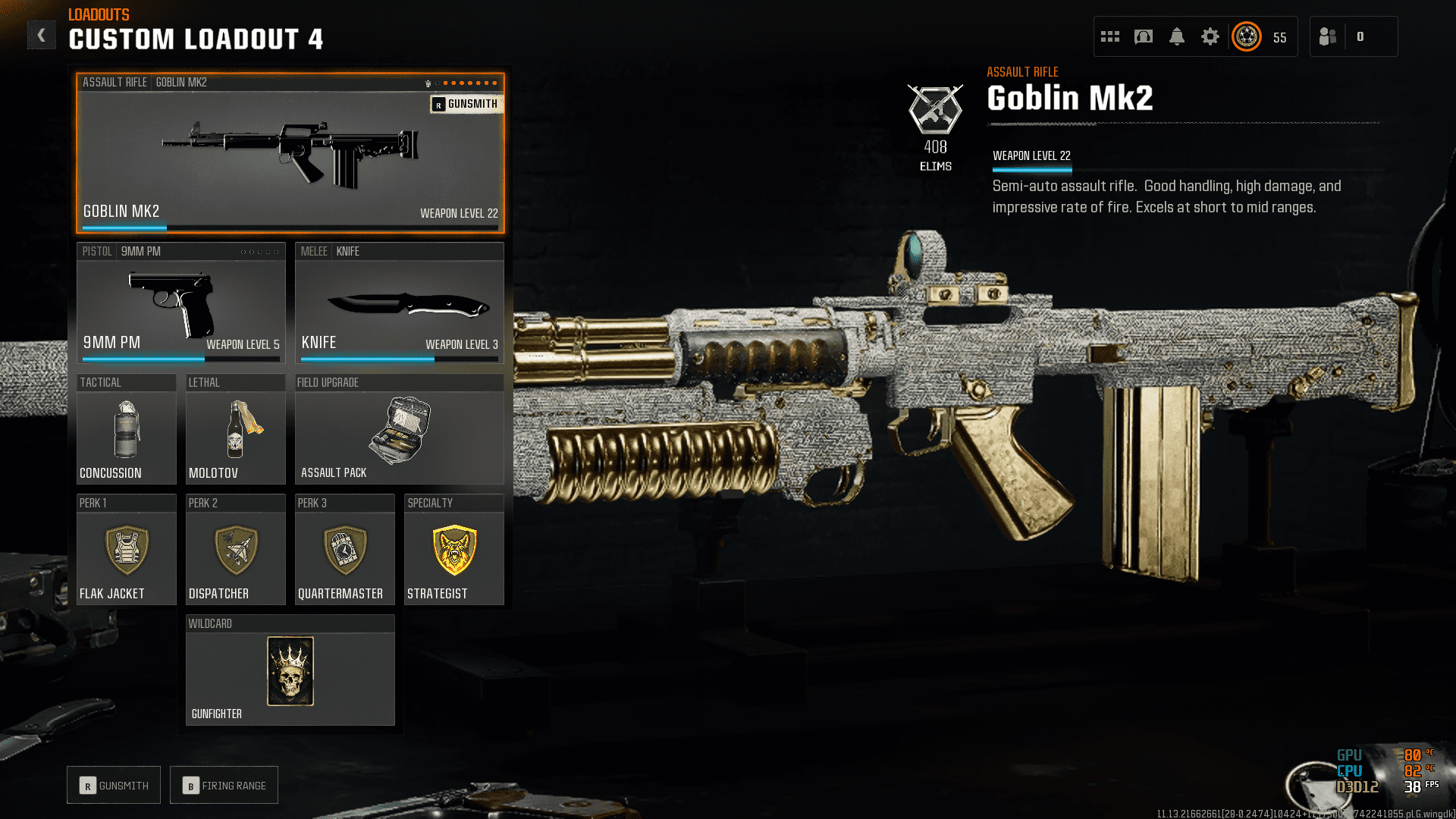
Task: Open the grid menu icon
Action: pyautogui.click(x=1110, y=36)
